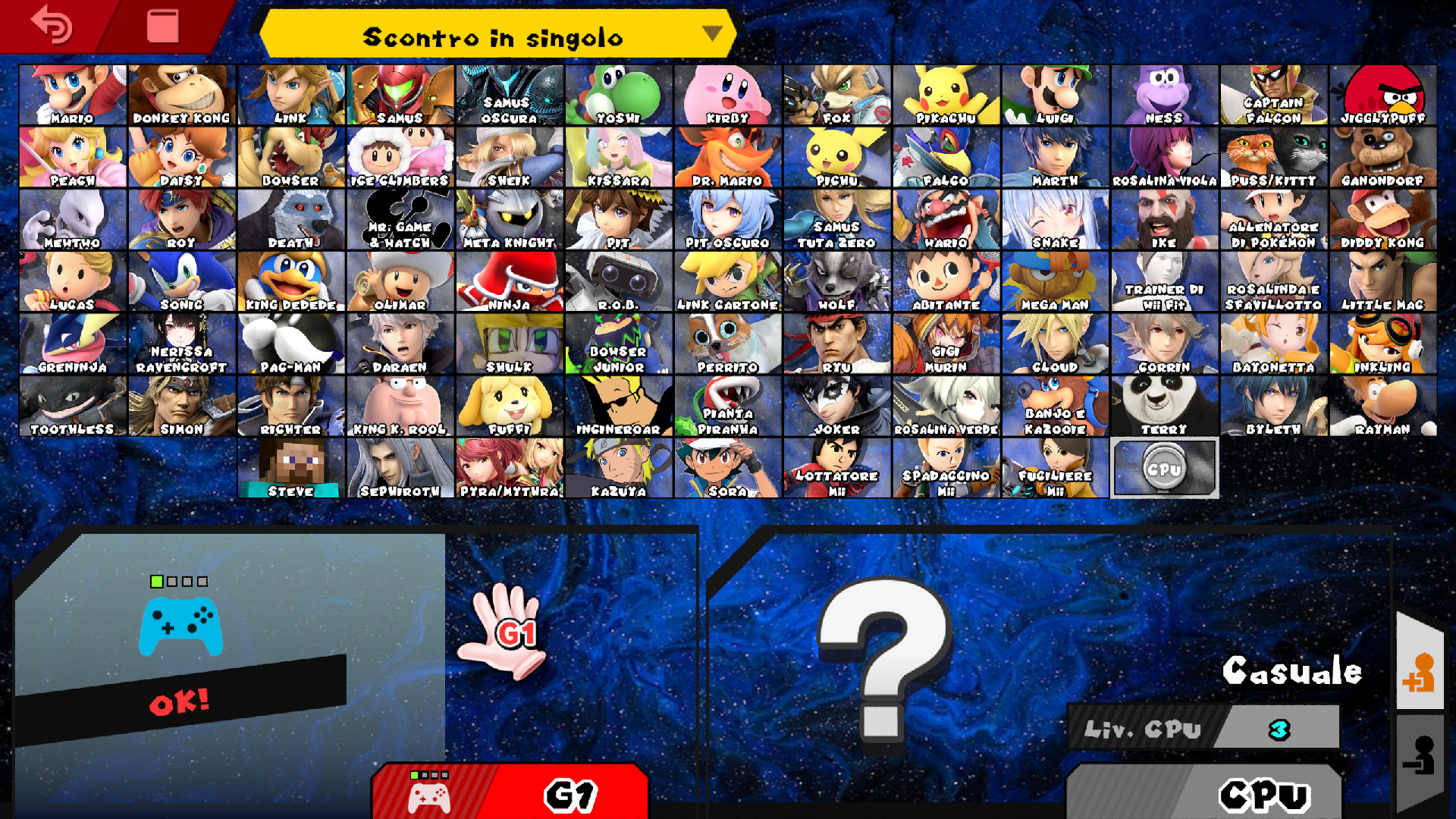The height and width of the screenshot is (819, 1456).
Task: Click the grey CPU placeholder portrait
Action: (1165, 468)
